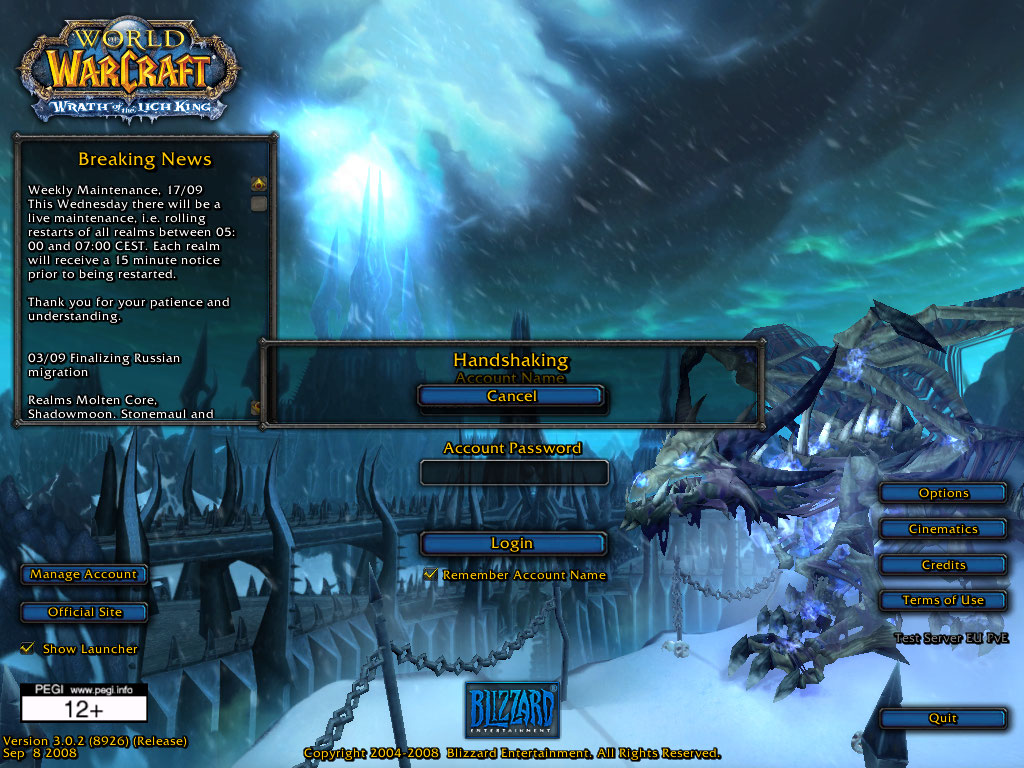The height and width of the screenshot is (768, 1024).
Task: Open the Cinematics menu
Action: (x=943, y=529)
